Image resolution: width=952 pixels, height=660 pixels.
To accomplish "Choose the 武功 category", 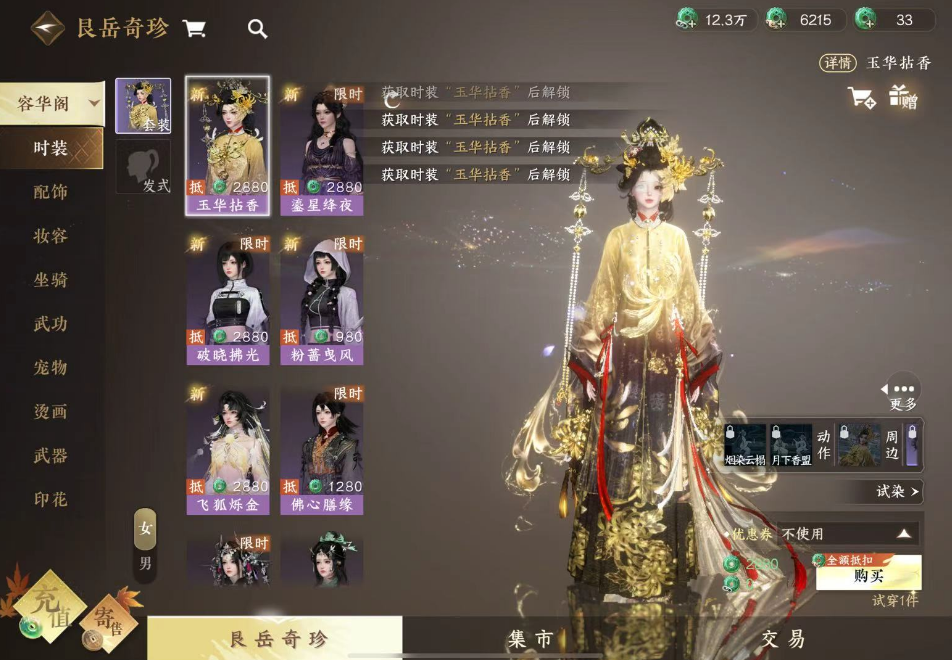I will point(51,324).
